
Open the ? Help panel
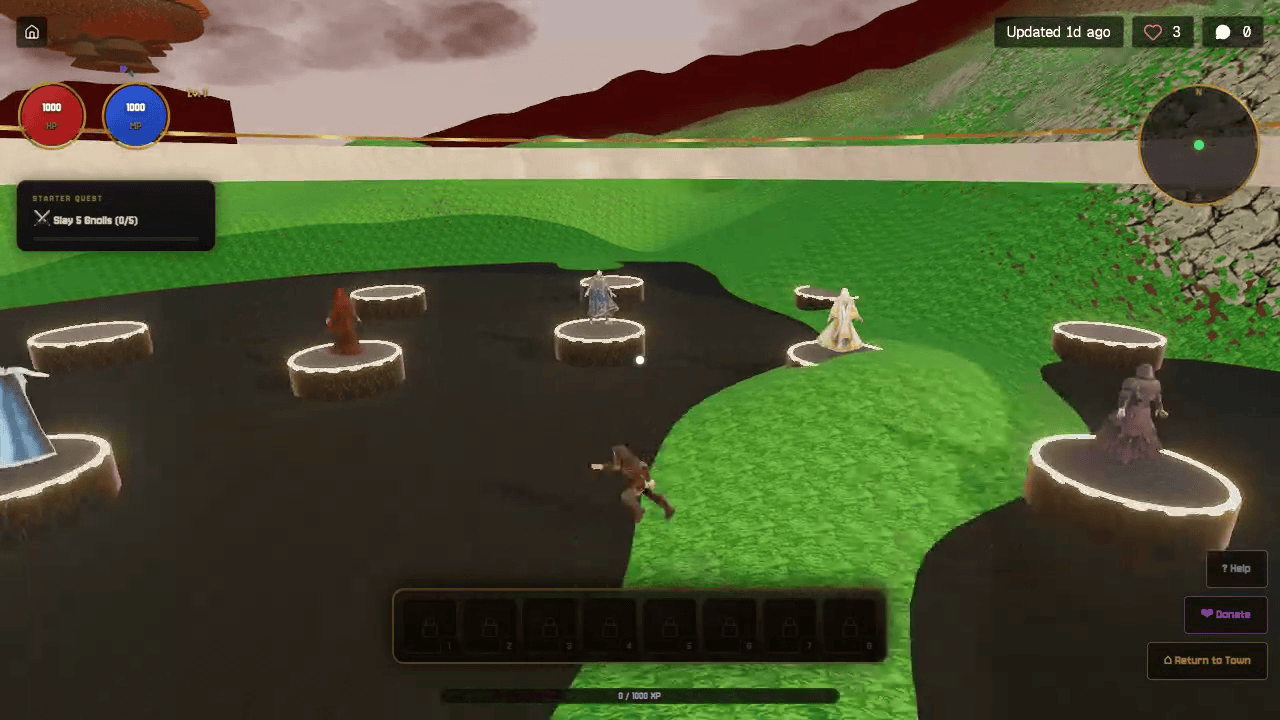pos(1236,568)
